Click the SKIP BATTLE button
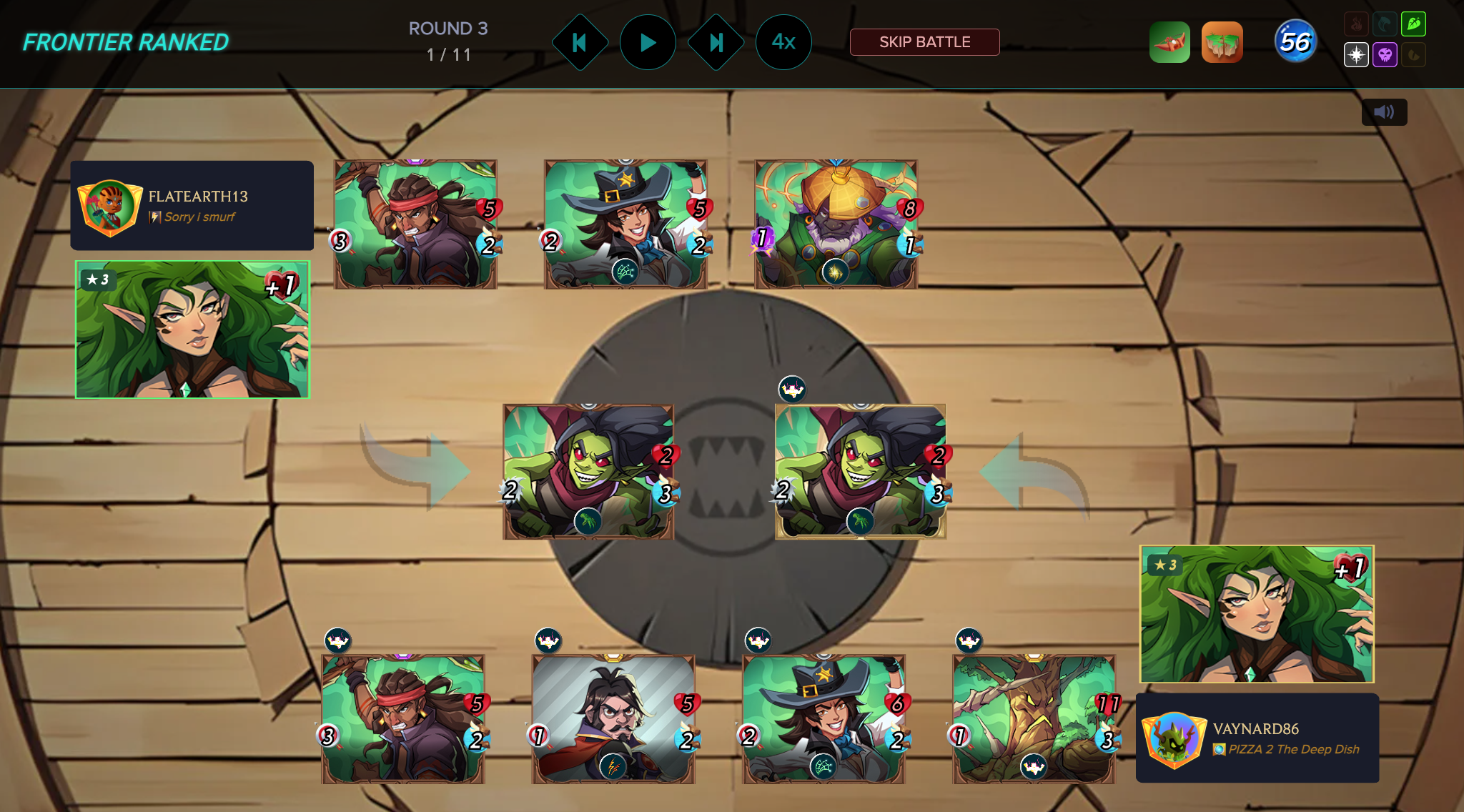Viewport: 1464px width, 812px height. [x=924, y=42]
